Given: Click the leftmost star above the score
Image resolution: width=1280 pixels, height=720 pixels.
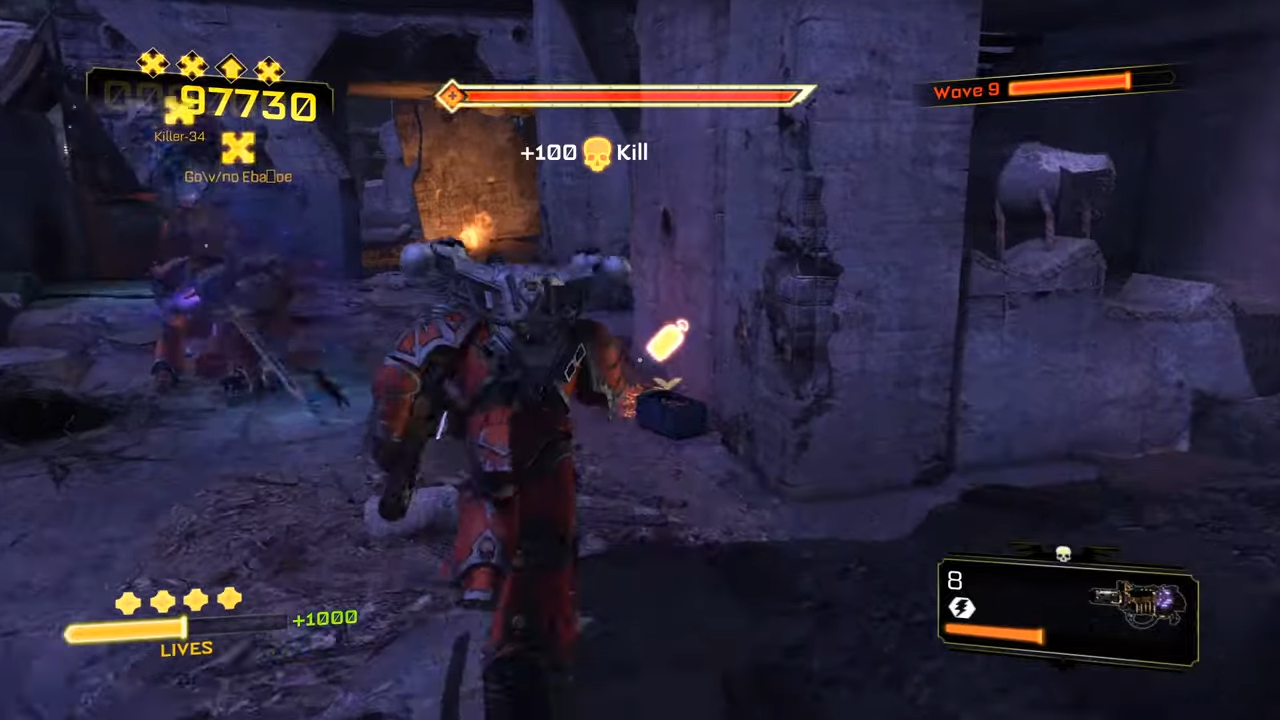Looking at the screenshot, I should tap(152, 64).
